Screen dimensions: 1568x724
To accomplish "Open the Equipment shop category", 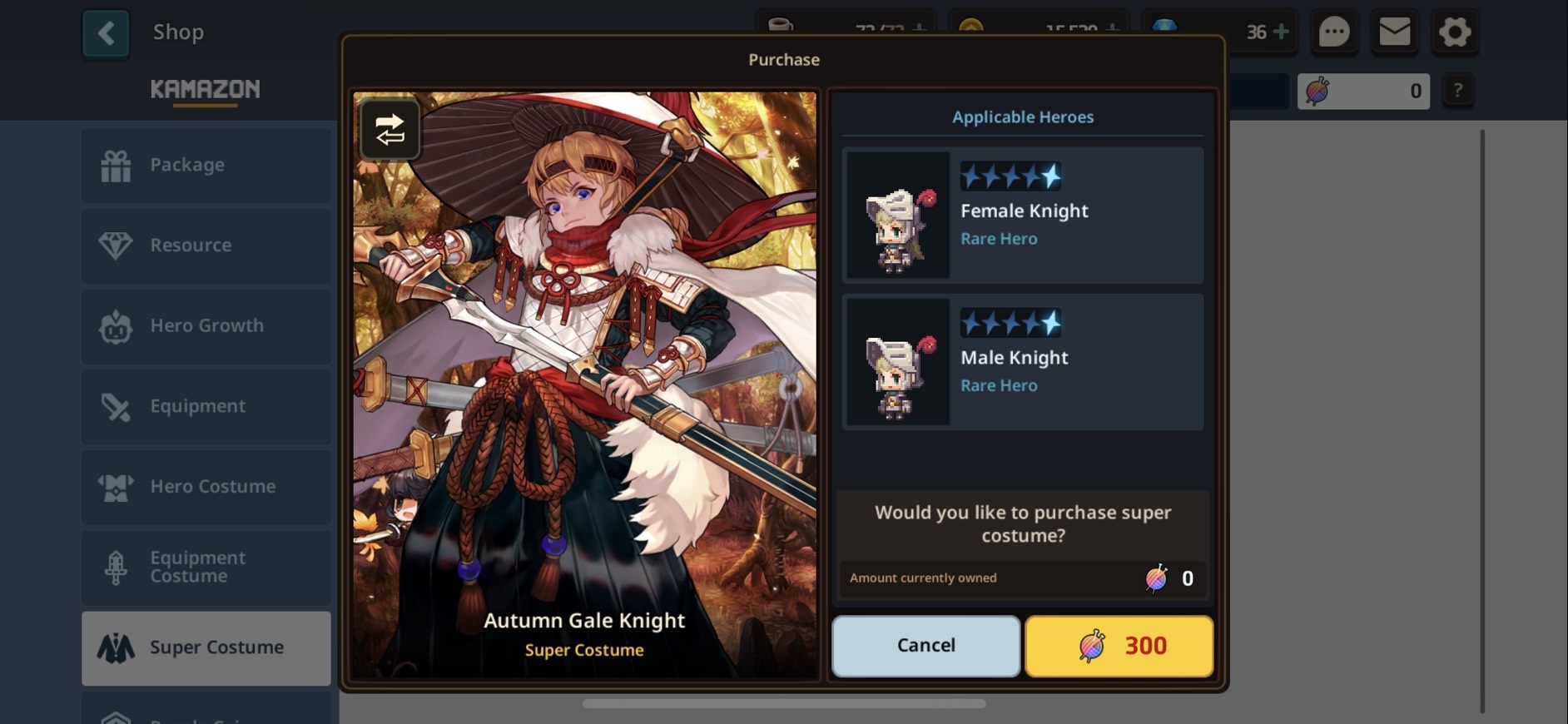I will point(206,406).
